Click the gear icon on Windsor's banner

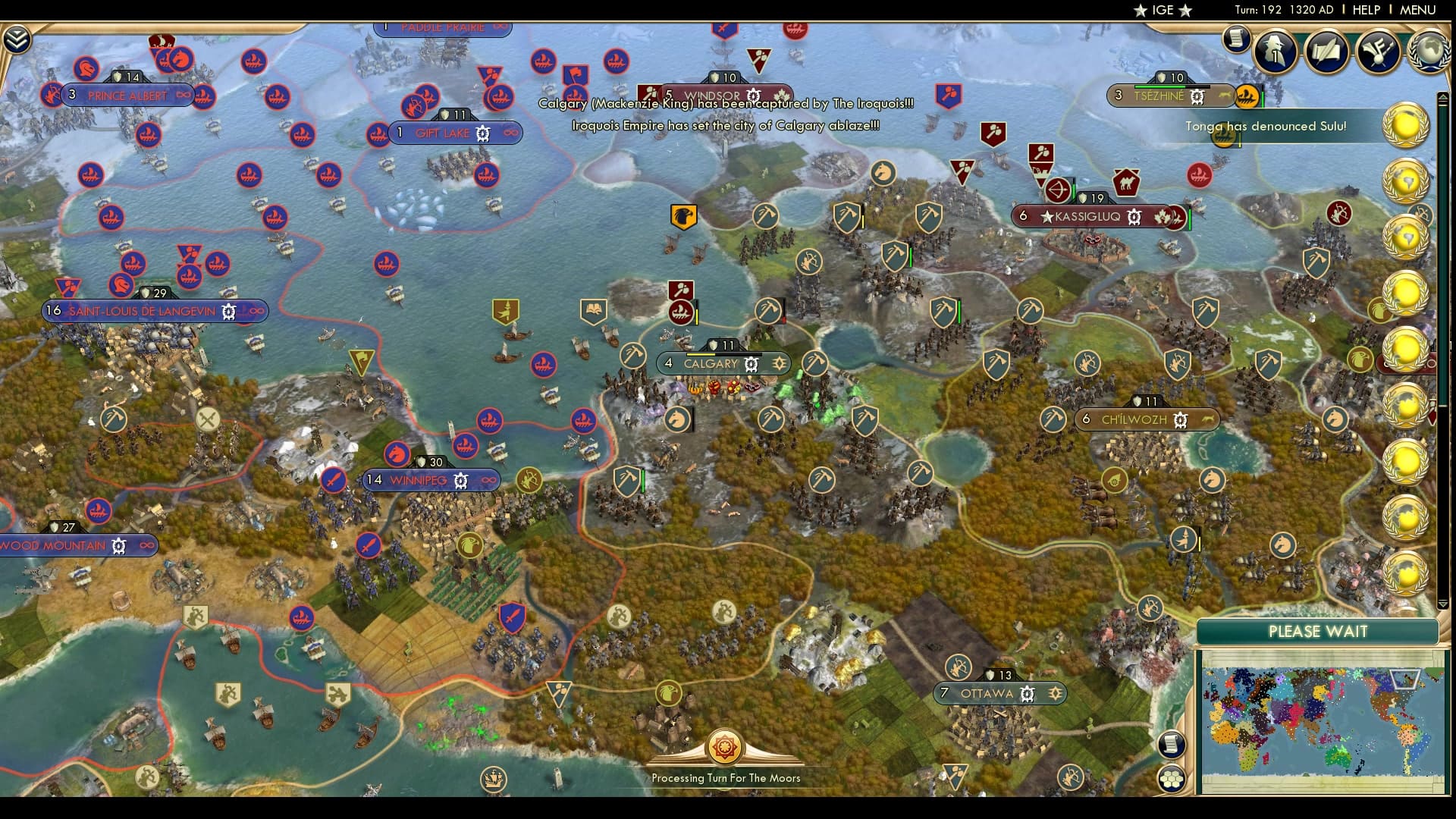[752, 94]
